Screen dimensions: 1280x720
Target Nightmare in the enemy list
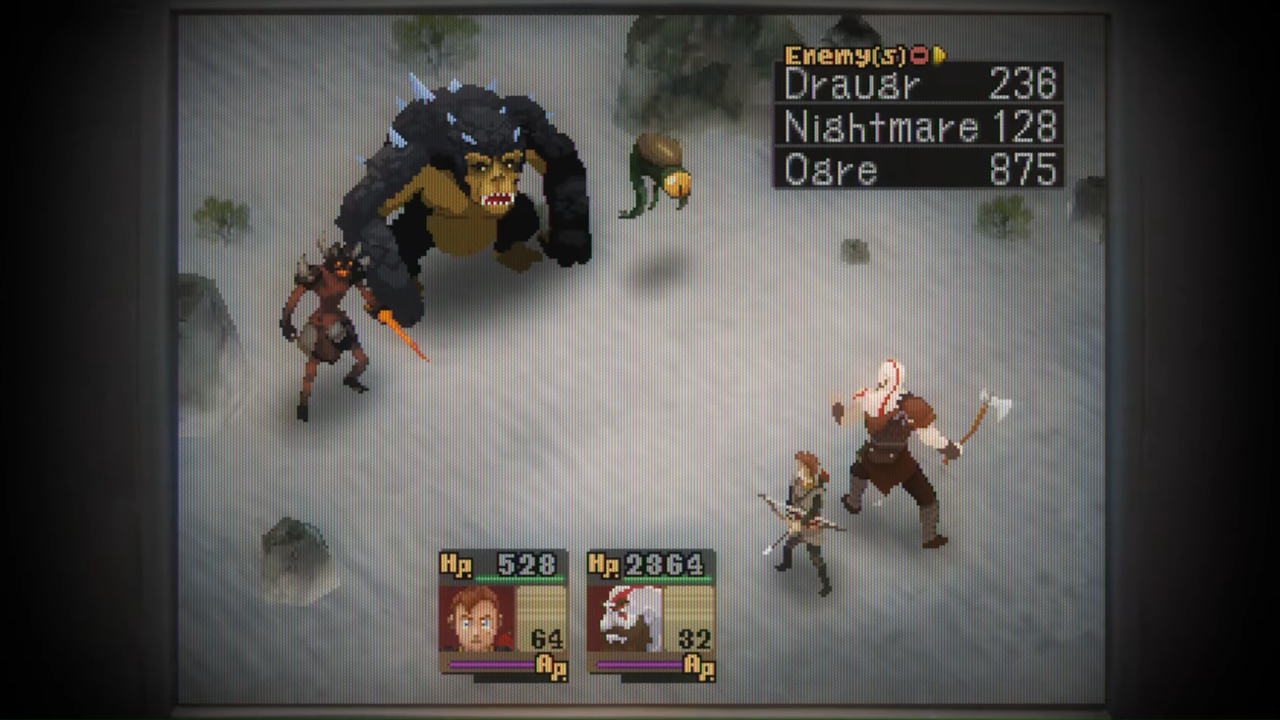[x=918, y=127]
